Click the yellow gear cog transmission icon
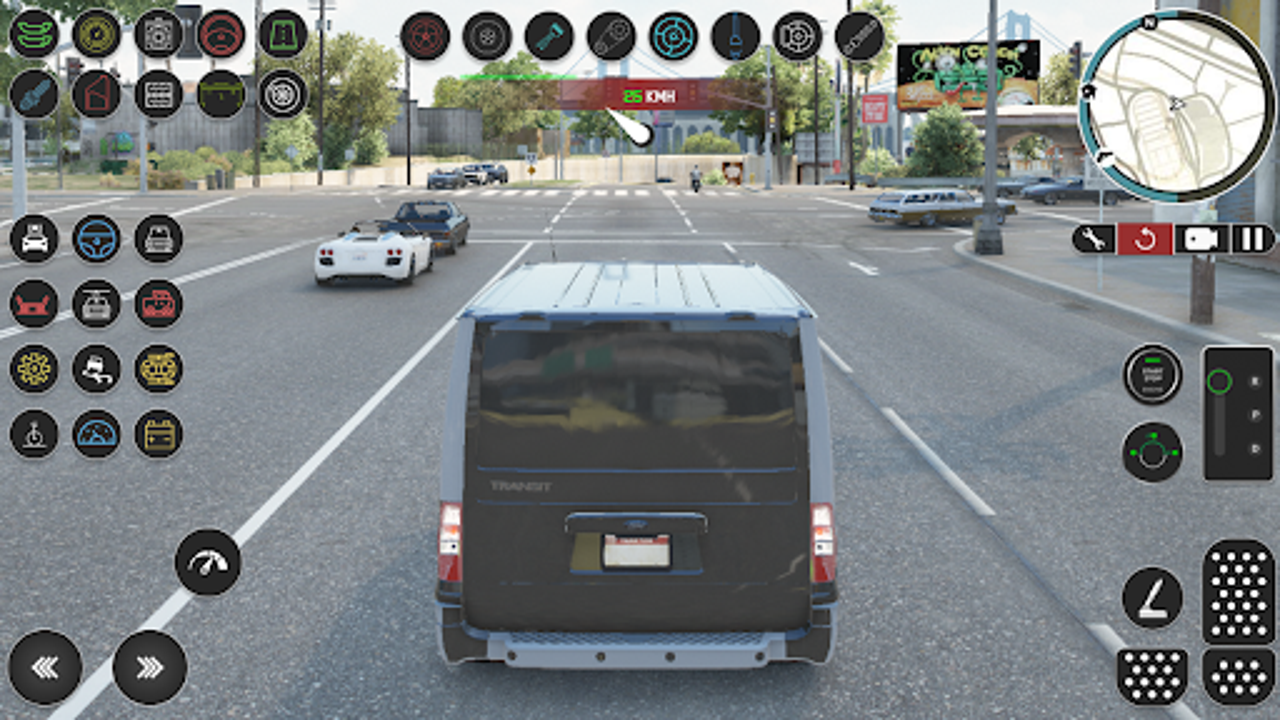Image resolution: width=1280 pixels, height=720 pixels. click(x=34, y=367)
